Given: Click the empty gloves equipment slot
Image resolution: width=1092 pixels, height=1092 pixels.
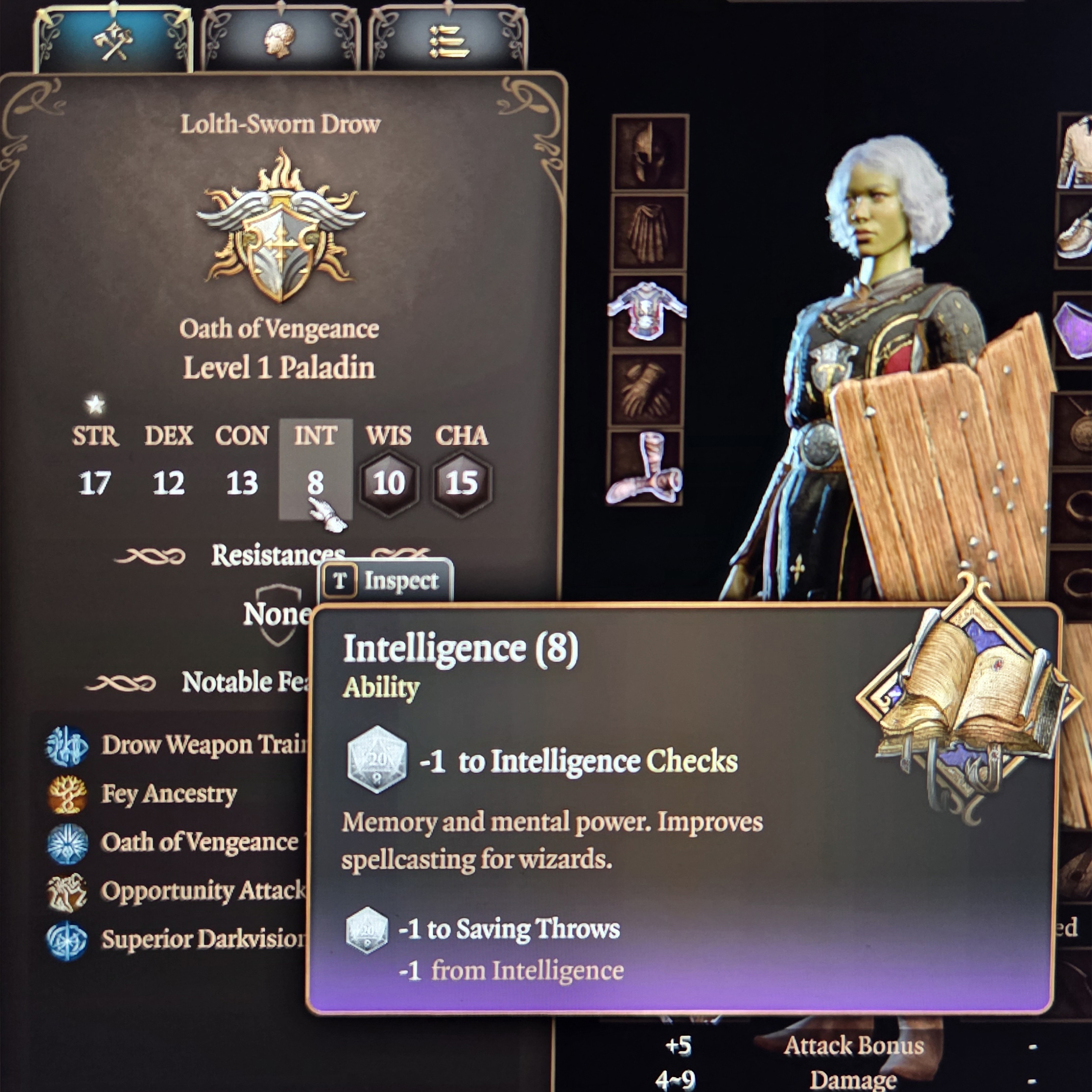Looking at the screenshot, I should tap(646, 390).
